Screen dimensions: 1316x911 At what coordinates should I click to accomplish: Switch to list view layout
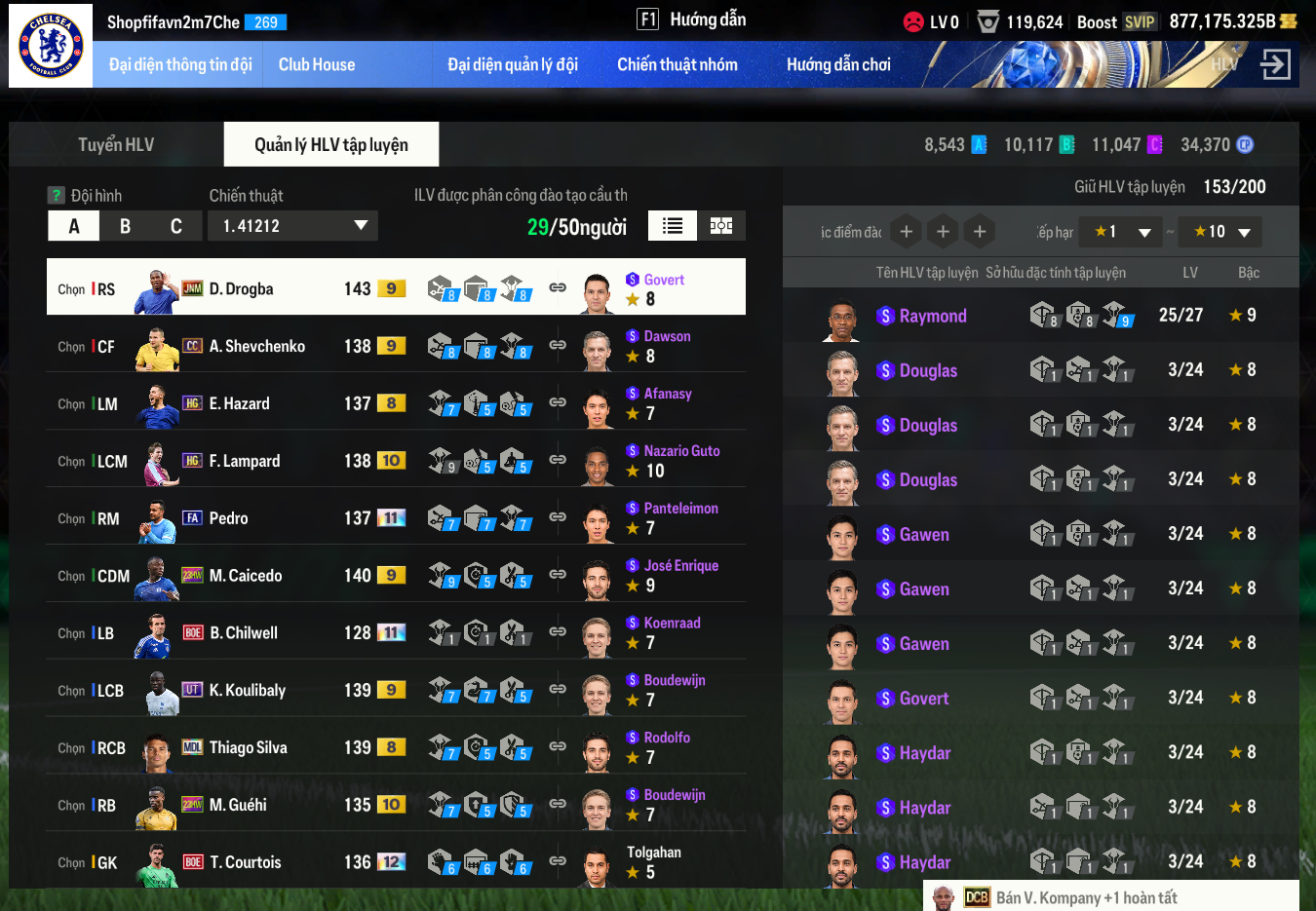pos(673,226)
